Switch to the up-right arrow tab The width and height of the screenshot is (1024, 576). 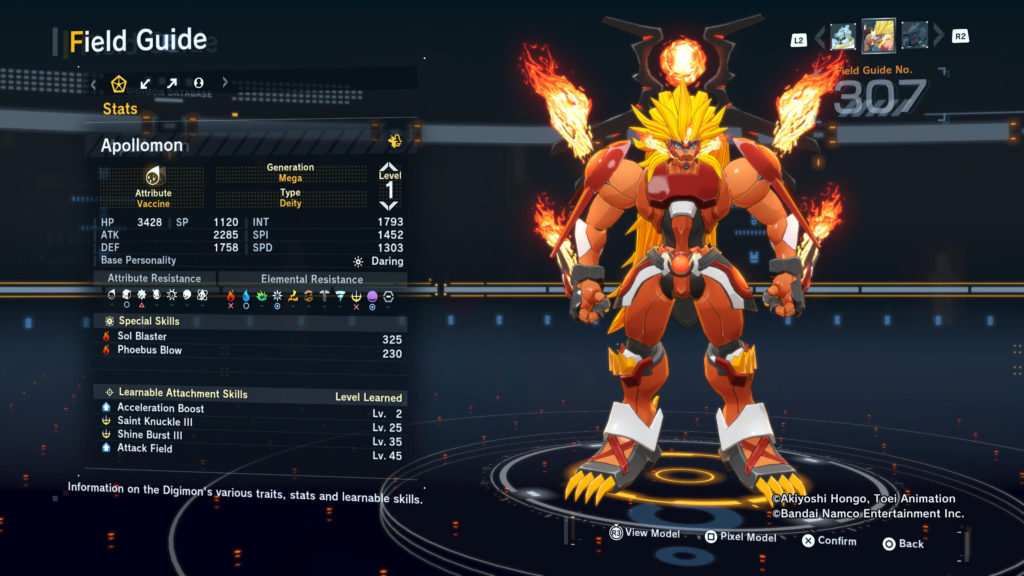(x=172, y=82)
